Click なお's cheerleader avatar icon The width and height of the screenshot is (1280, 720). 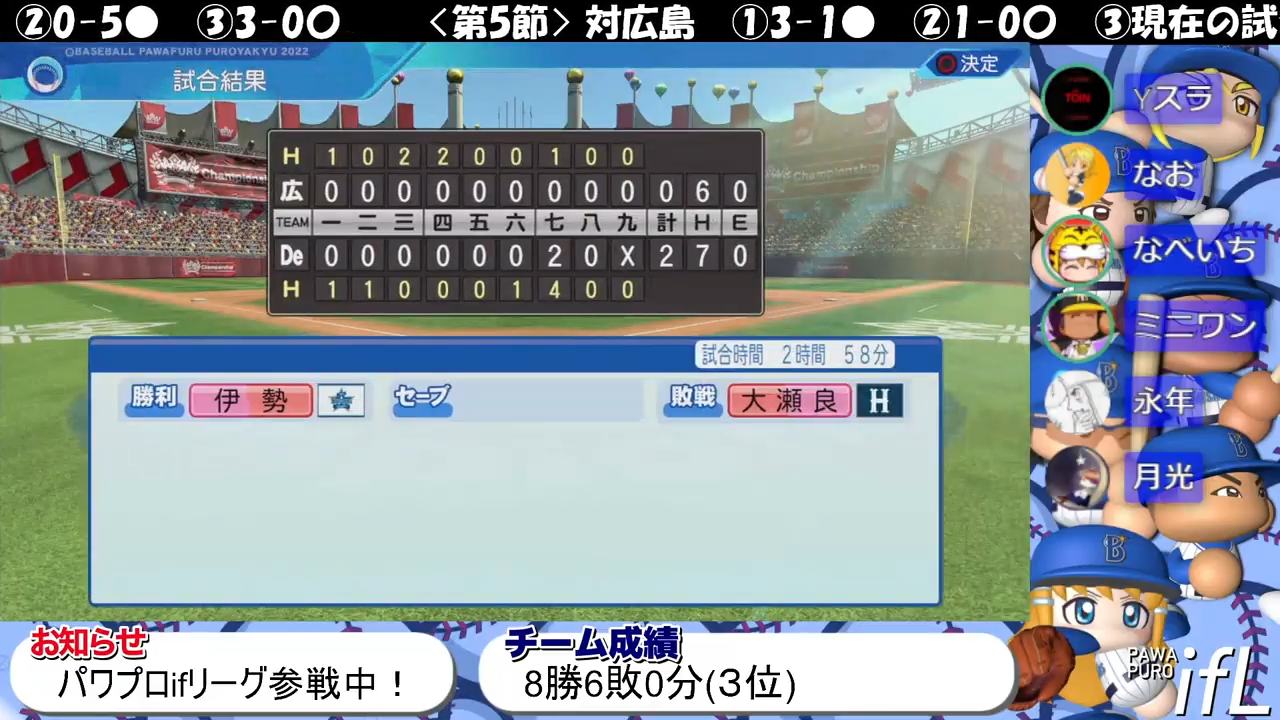tap(1078, 173)
